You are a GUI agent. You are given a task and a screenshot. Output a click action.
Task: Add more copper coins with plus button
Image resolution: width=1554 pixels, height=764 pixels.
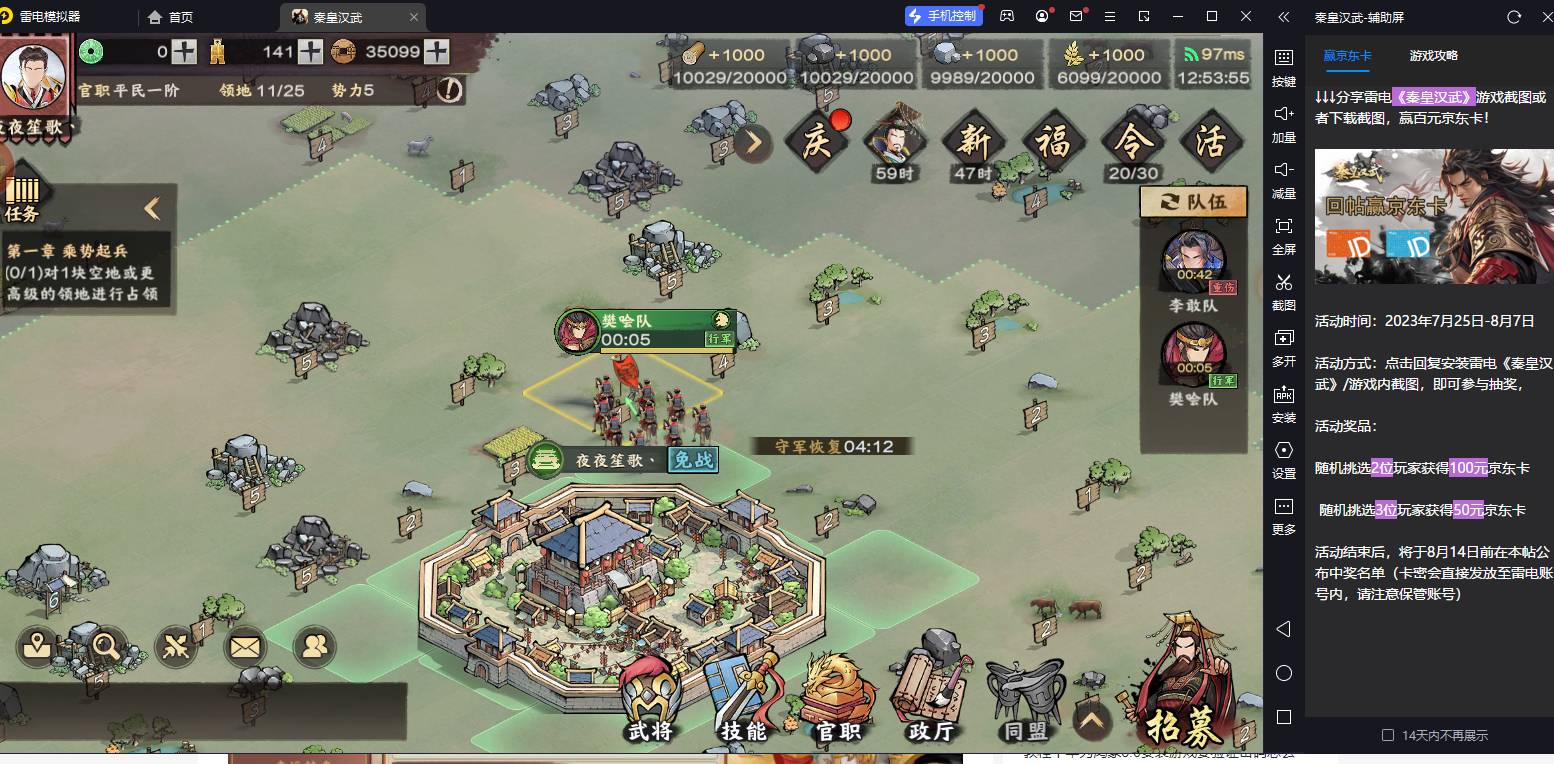436,51
